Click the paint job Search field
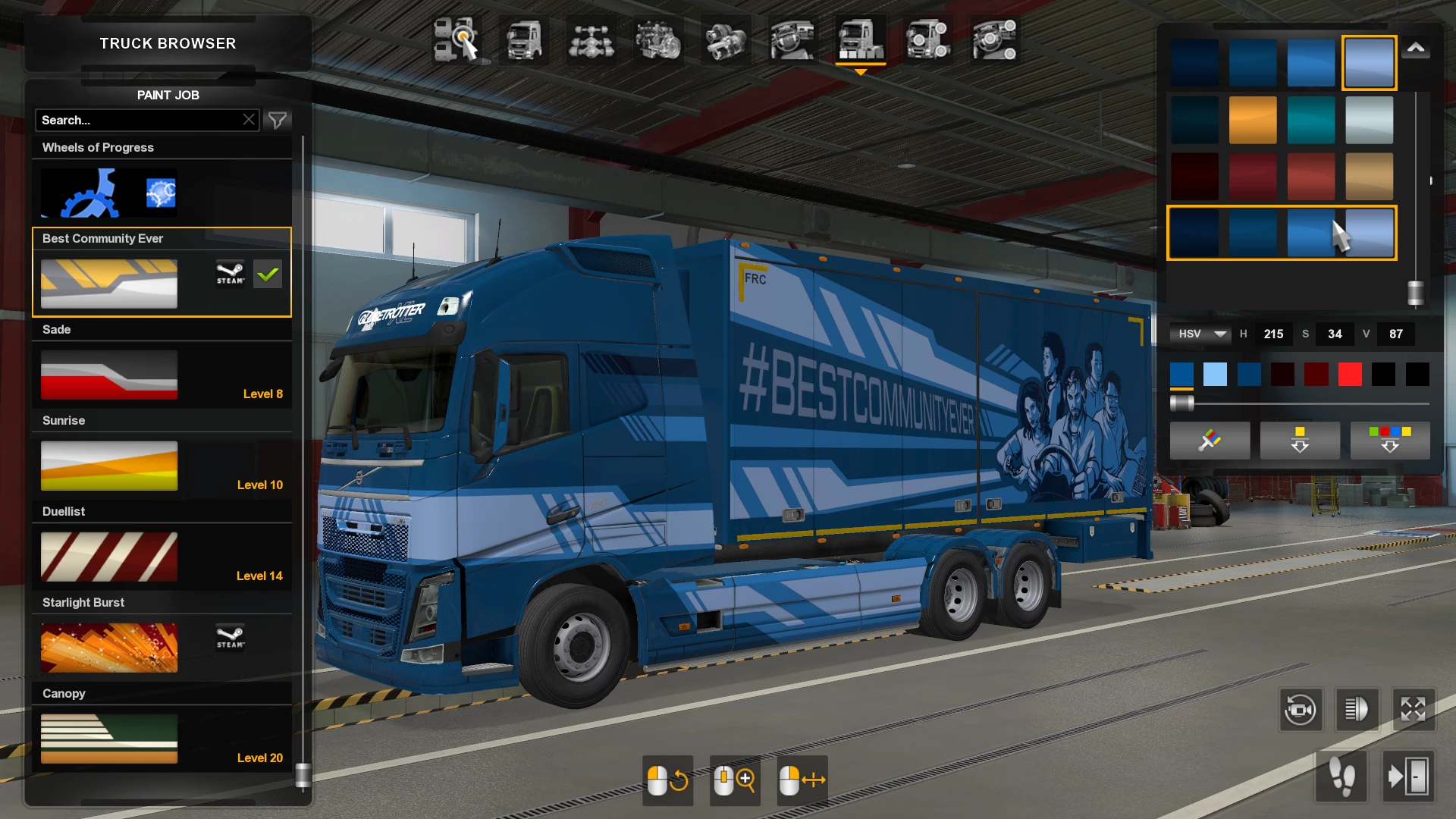 pos(140,120)
